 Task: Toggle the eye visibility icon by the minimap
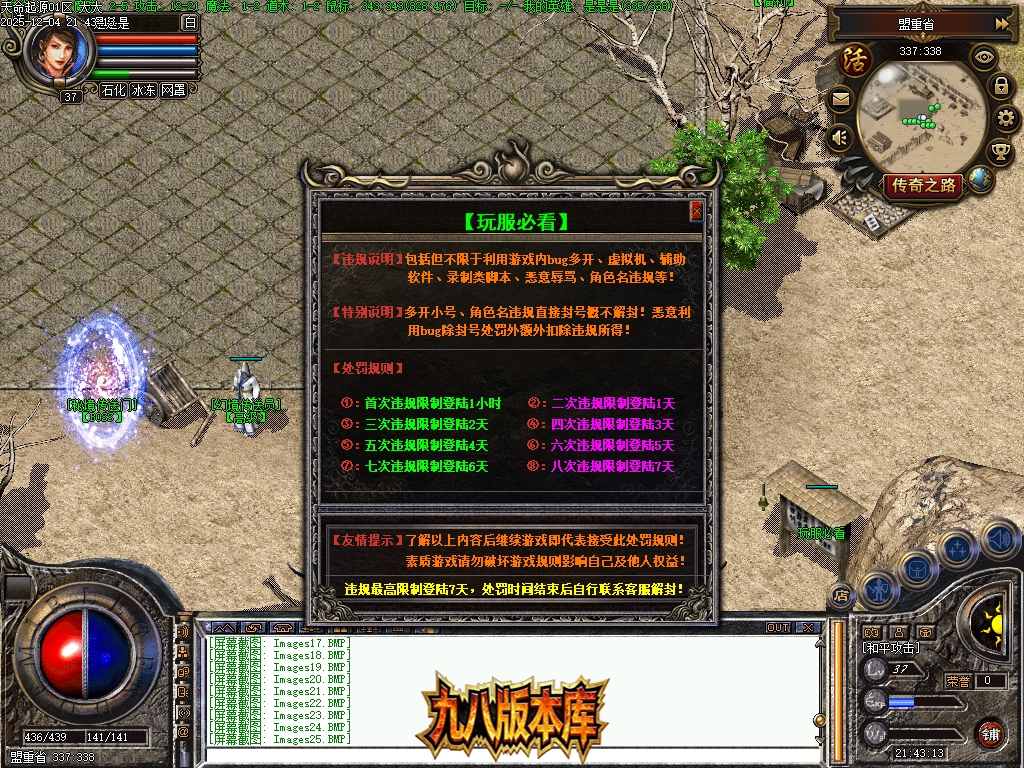[985, 57]
